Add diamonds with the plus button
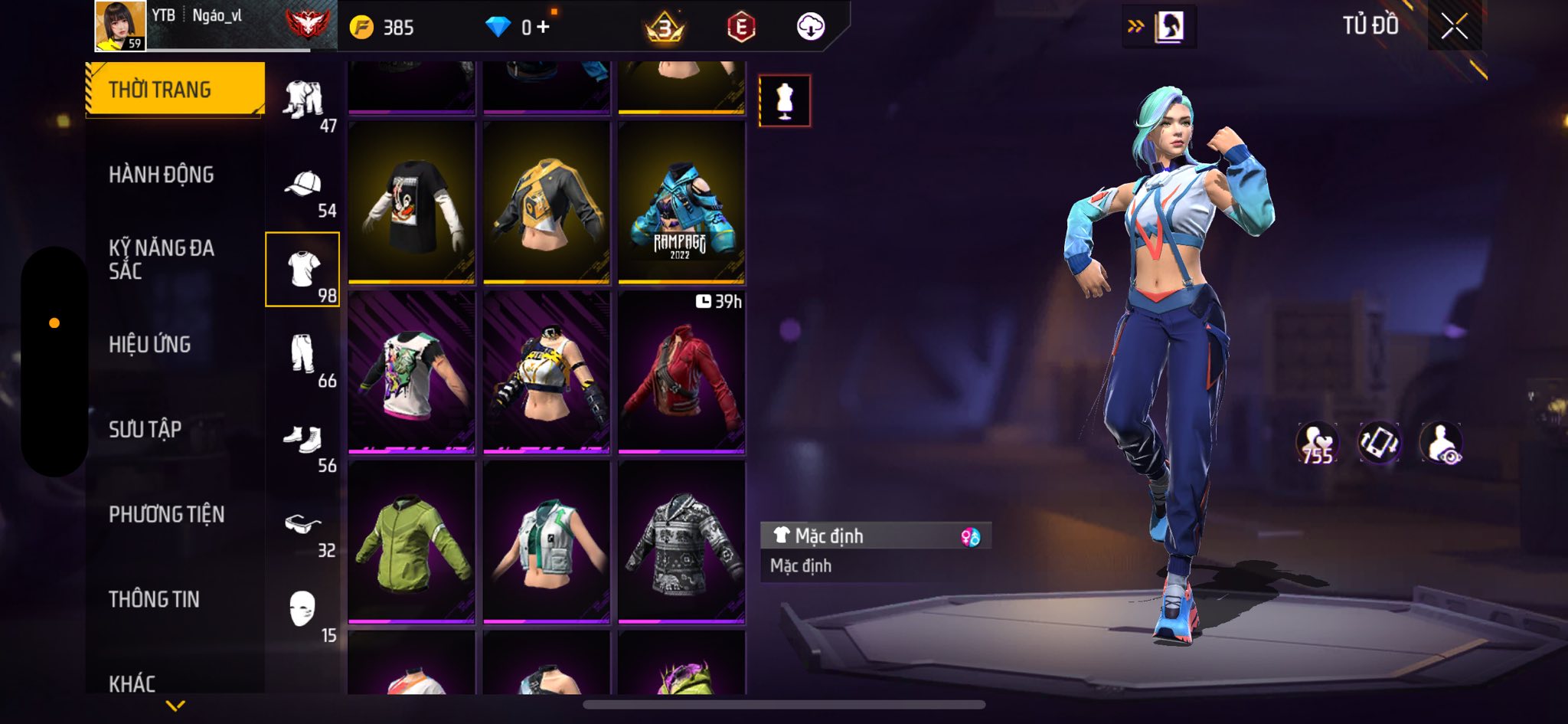The image size is (1568, 724). pyautogui.click(x=543, y=28)
